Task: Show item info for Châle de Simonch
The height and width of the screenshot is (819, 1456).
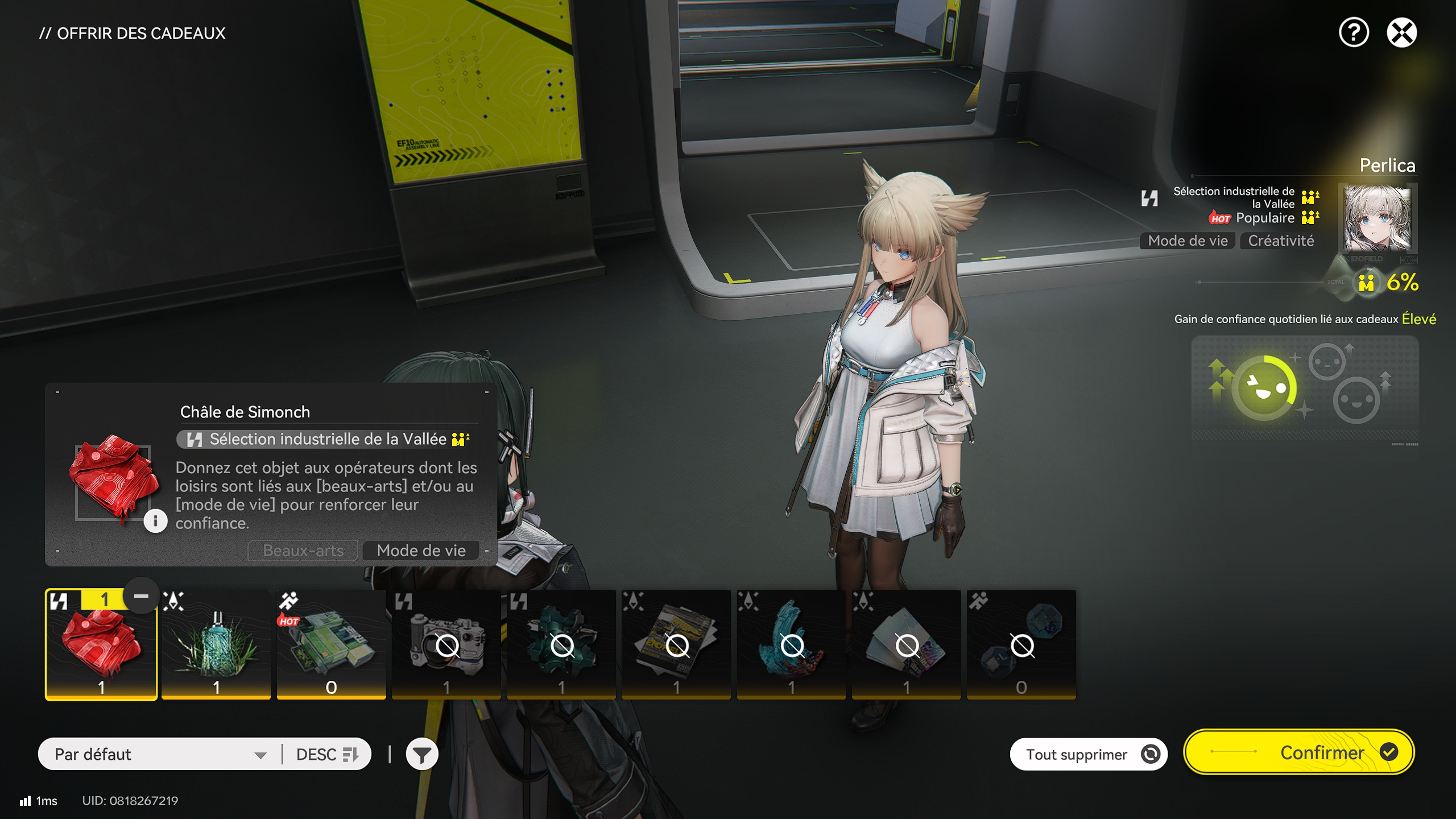Action: click(x=155, y=521)
